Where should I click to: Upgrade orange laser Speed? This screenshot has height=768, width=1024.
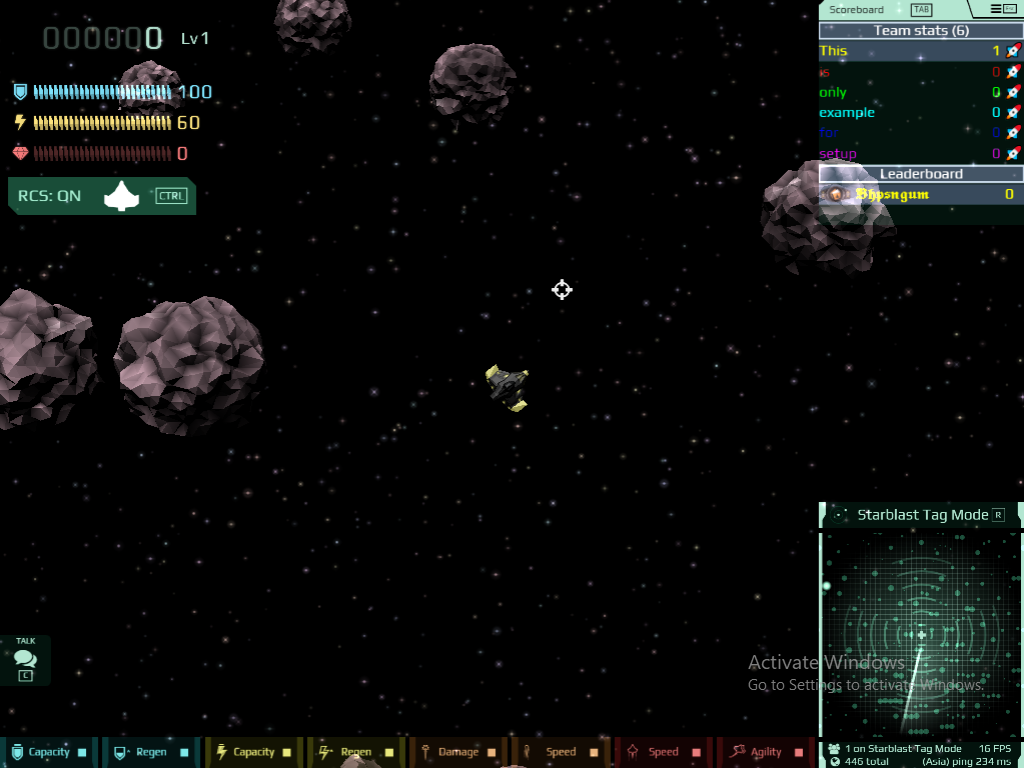(560, 752)
